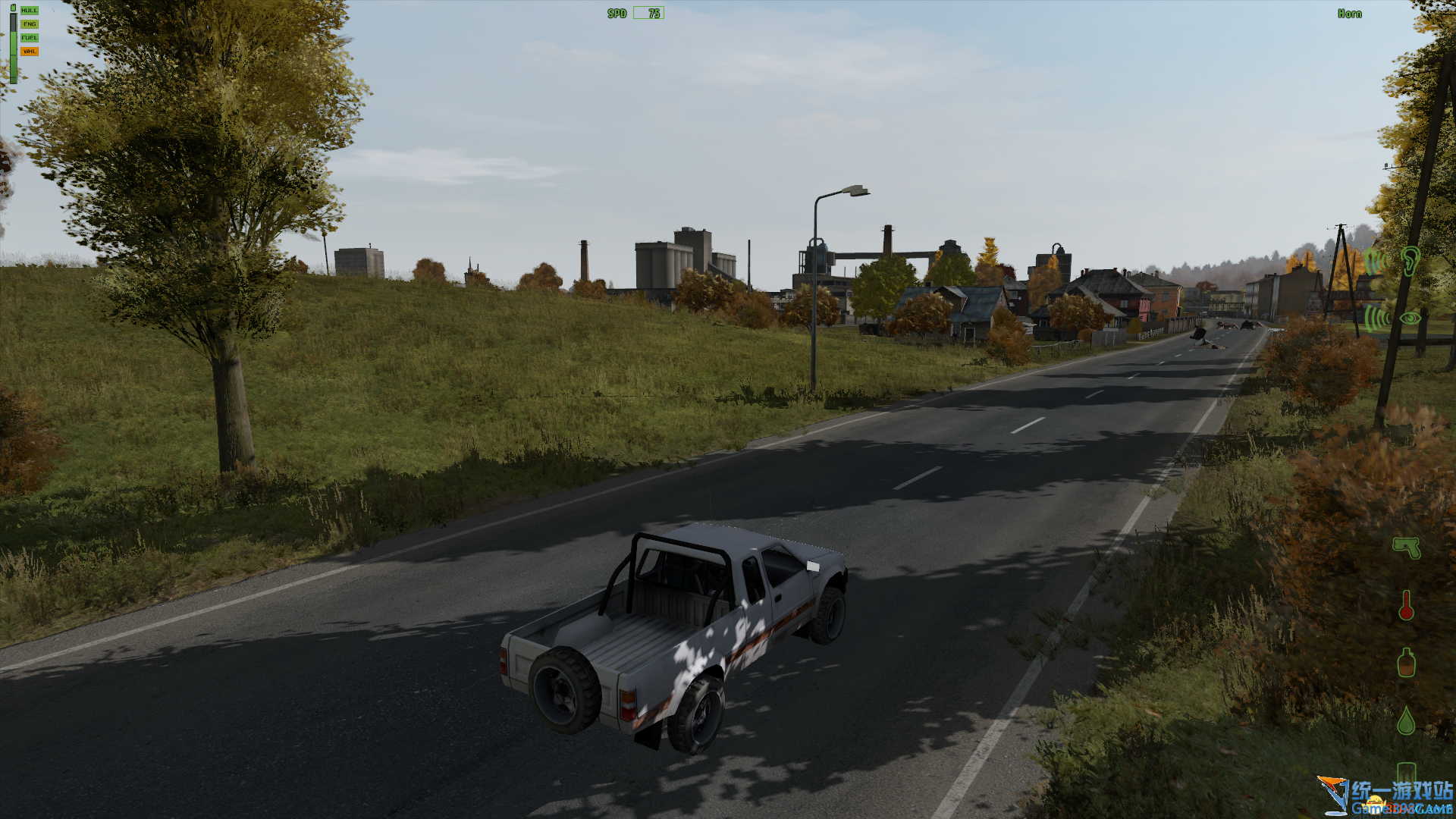
Task: Select the ENG engine status indicator
Action: coord(29,24)
